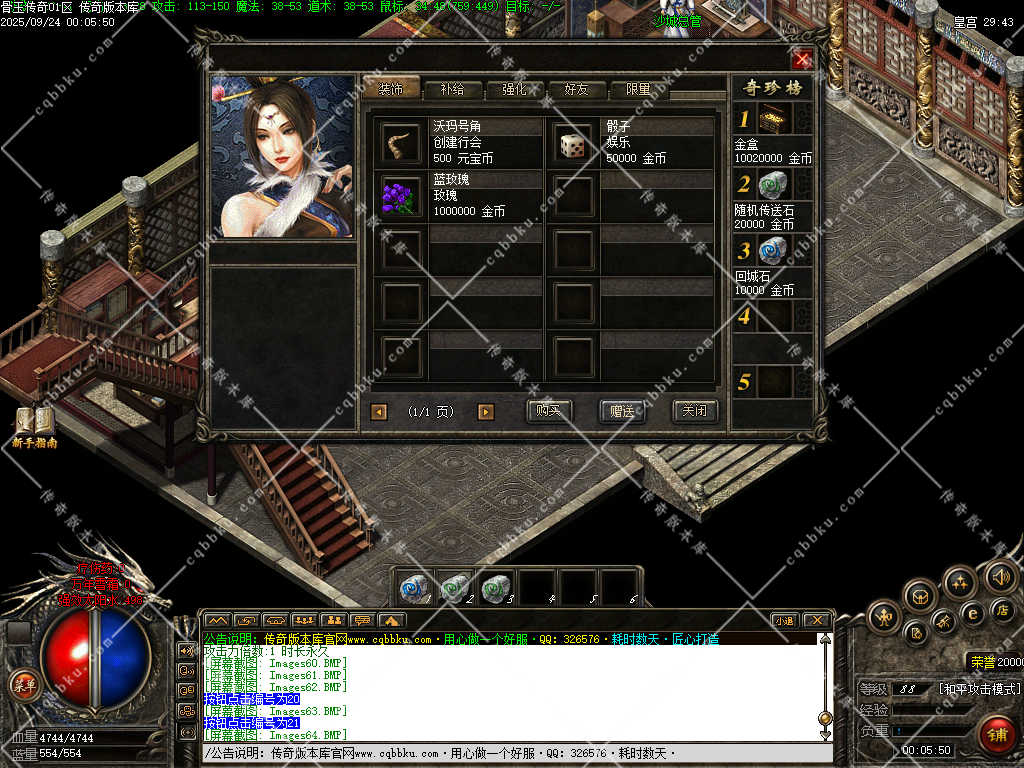Open the 强化 enhancement tab
The width and height of the screenshot is (1024, 768).
pyautogui.click(x=514, y=89)
